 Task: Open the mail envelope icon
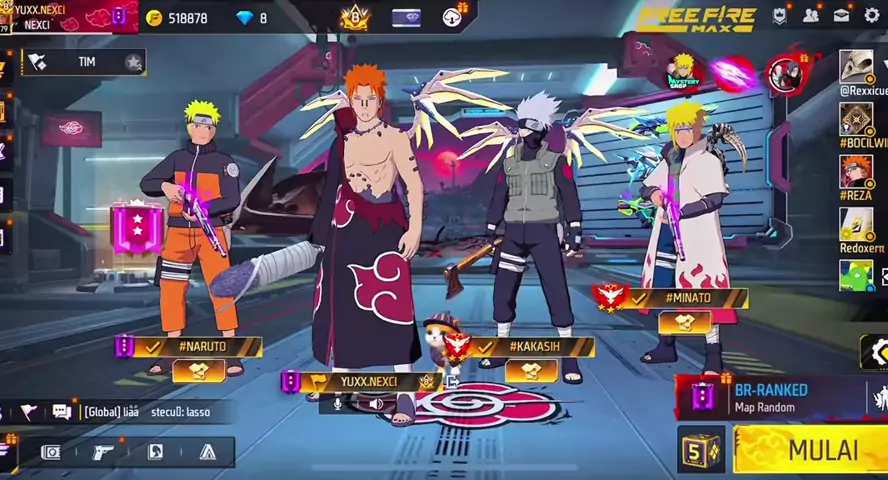tap(842, 16)
